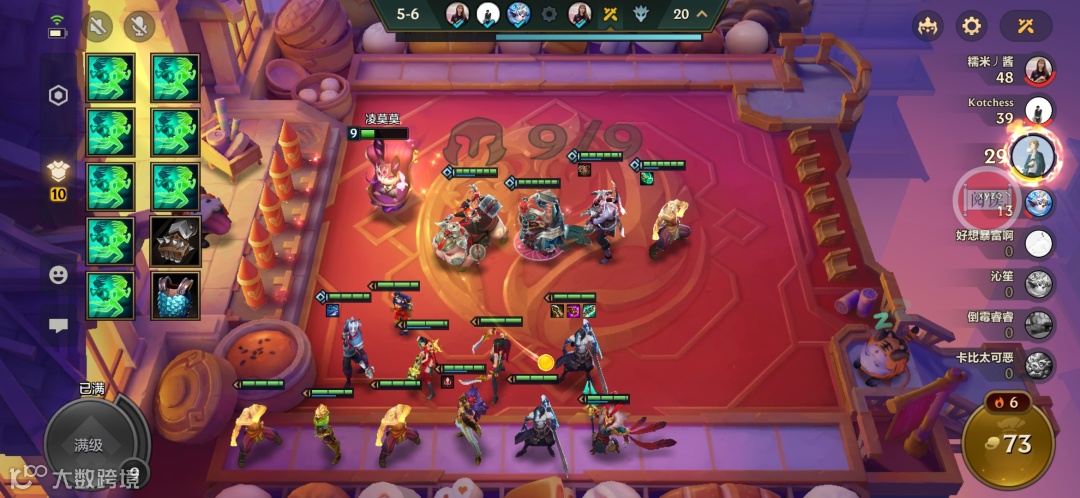View player 倒霉睿睿's board
Image resolution: width=1080 pixels, height=498 pixels.
[1039, 325]
